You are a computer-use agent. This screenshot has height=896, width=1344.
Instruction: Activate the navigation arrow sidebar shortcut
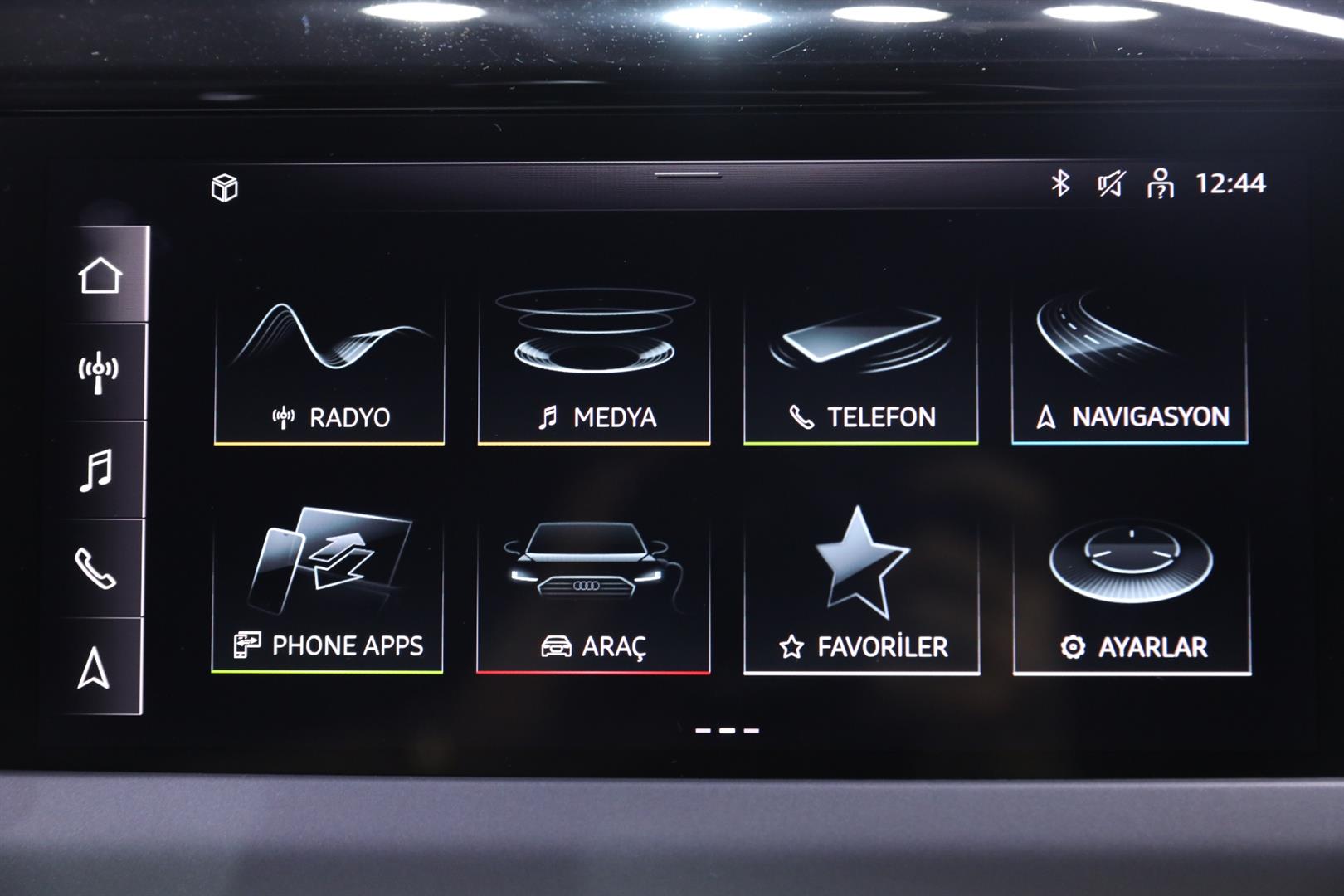94,667
